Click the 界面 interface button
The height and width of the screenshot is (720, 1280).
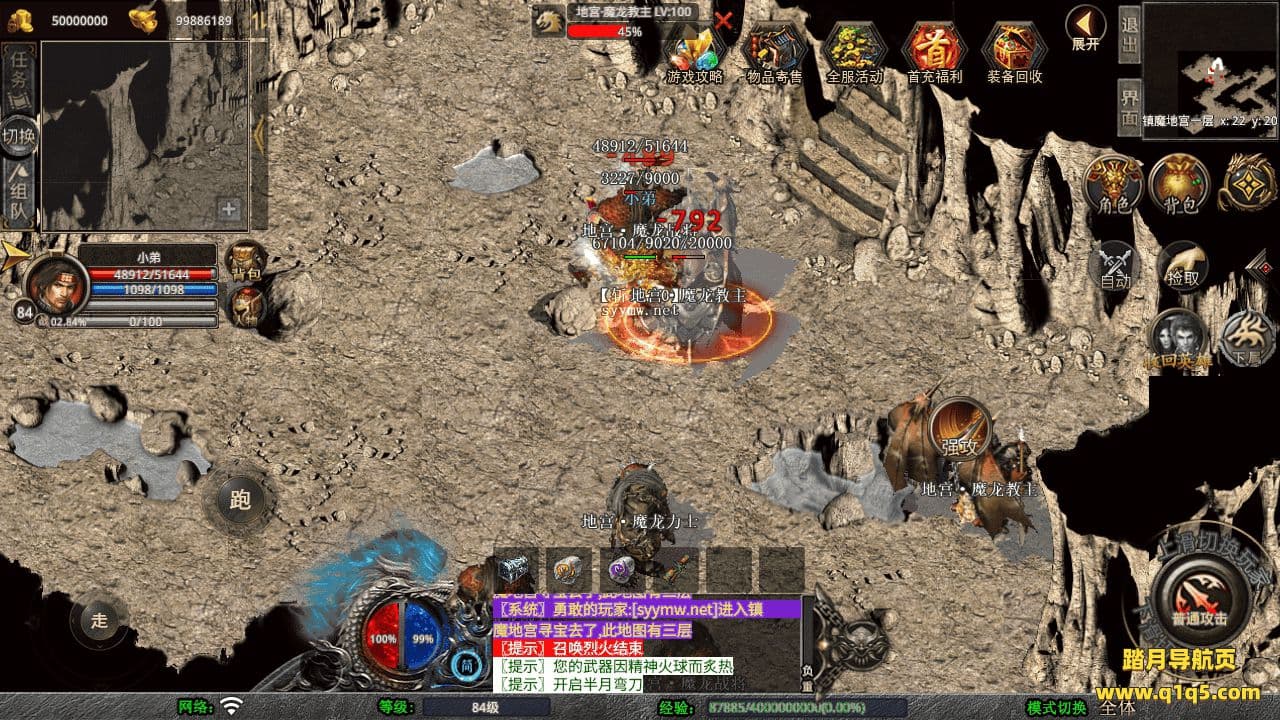coord(1130,105)
